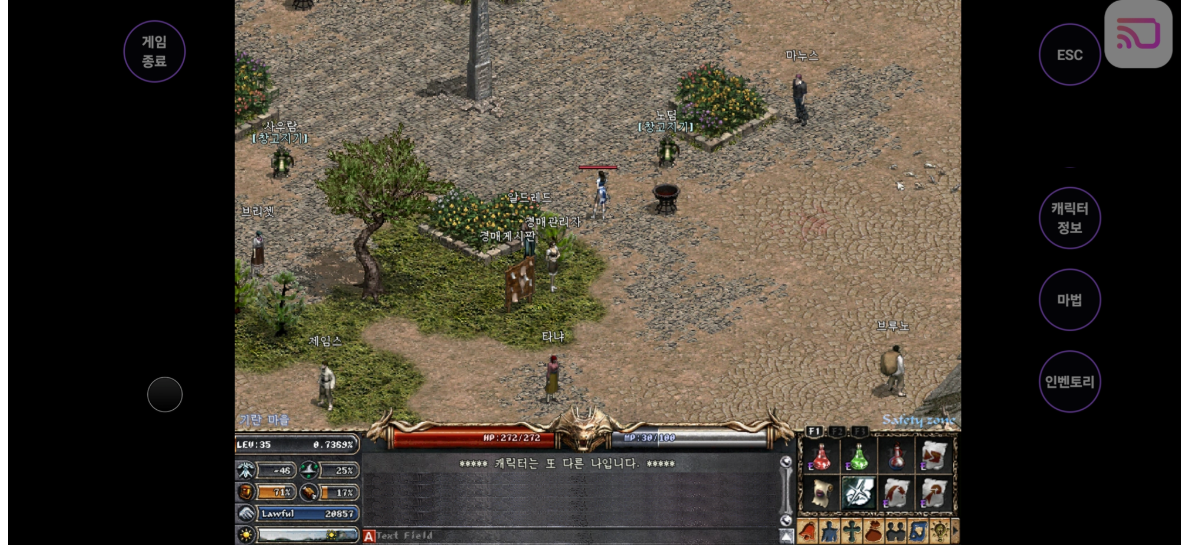Use the green potion in the quickslot
1181x545 pixels.
click(858, 456)
